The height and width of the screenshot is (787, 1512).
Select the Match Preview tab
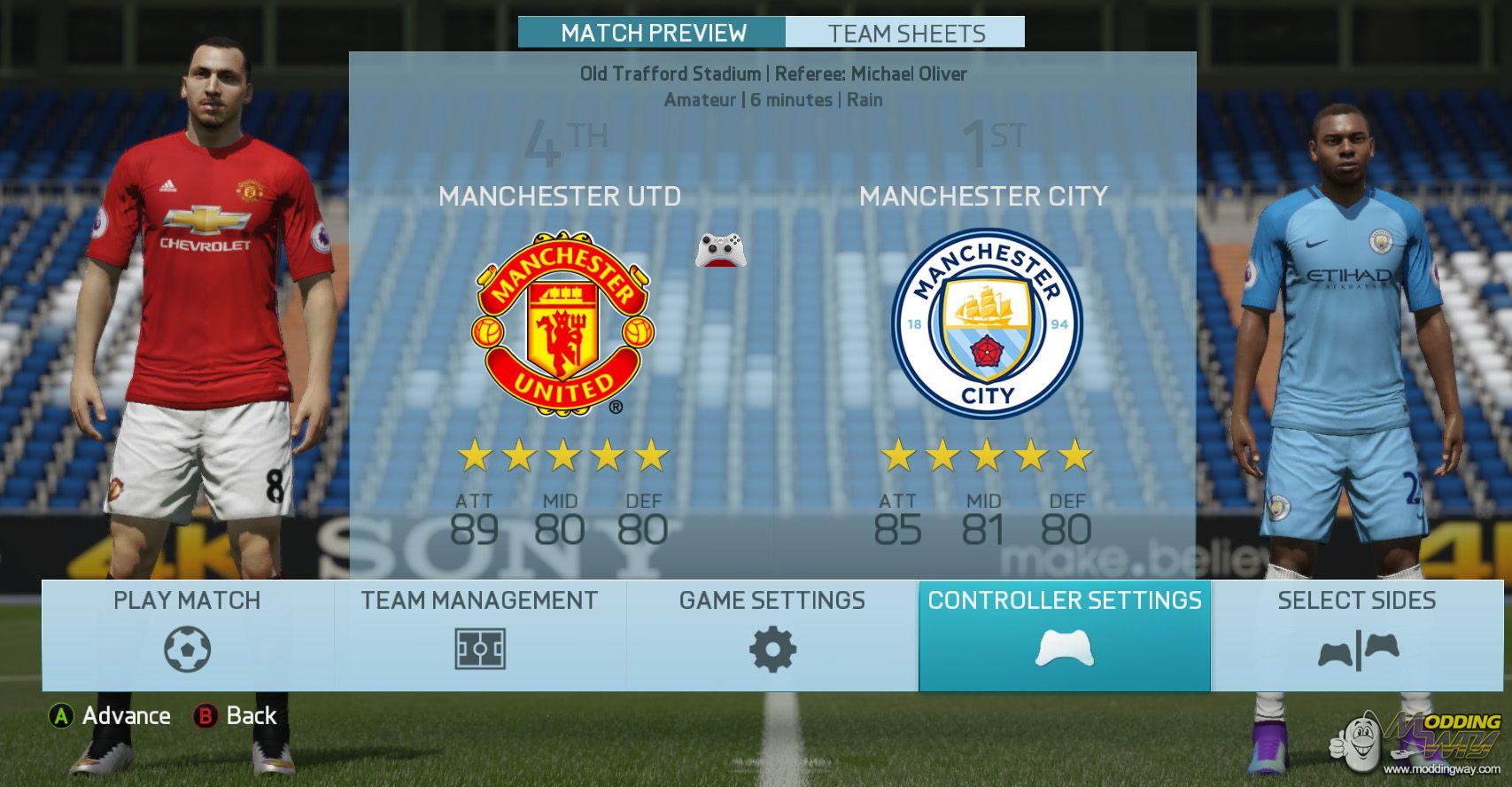653,33
